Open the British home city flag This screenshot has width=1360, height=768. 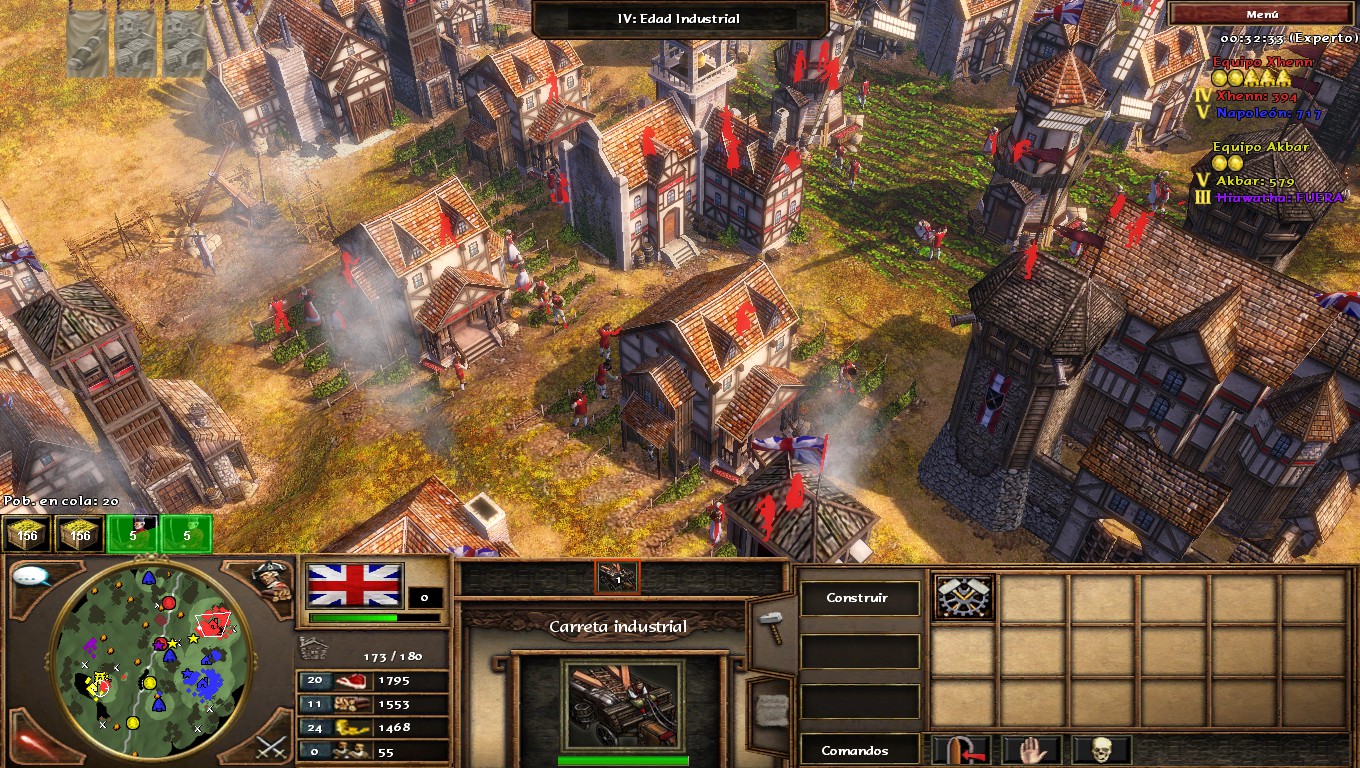[x=355, y=586]
